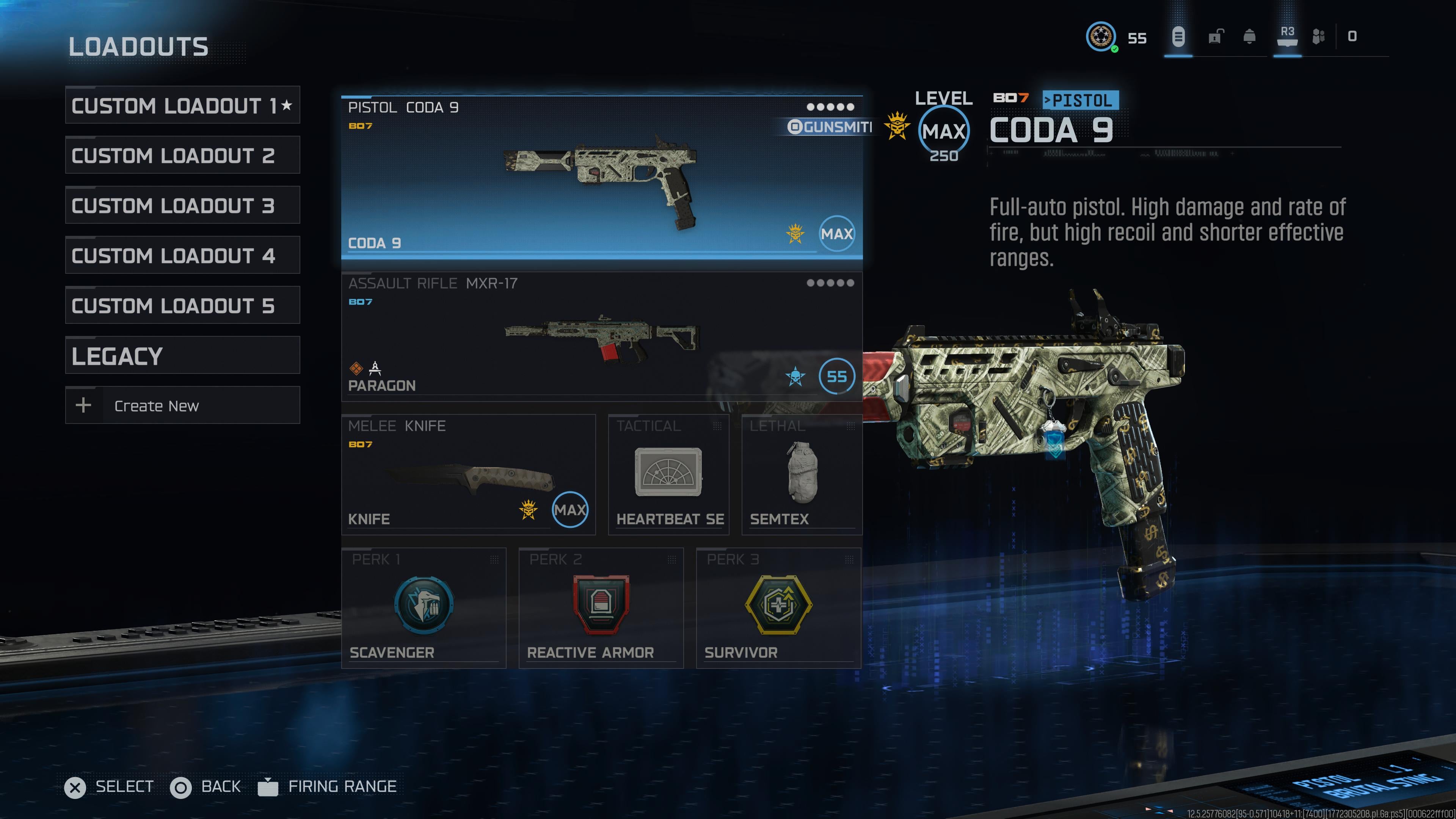1456x819 pixels.
Task: Open the Legacy loadouts entry
Action: (182, 356)
